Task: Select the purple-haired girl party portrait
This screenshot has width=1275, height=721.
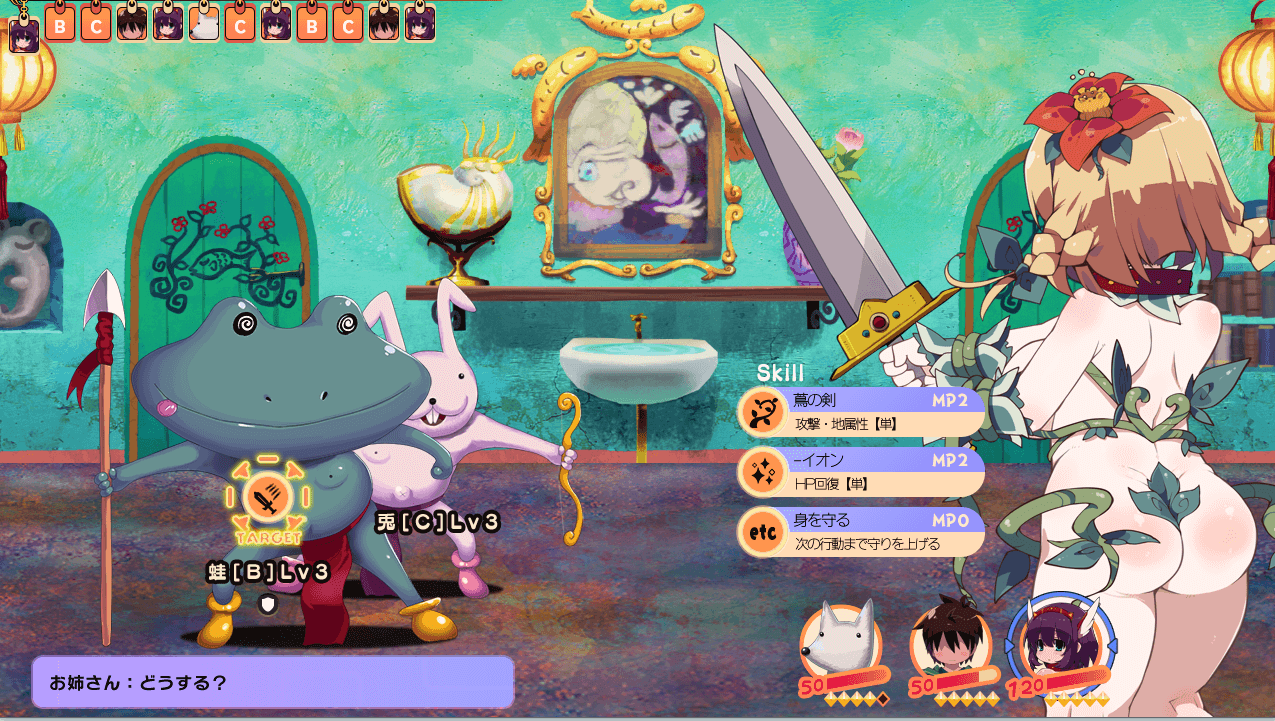Action: coord(1060,640)
